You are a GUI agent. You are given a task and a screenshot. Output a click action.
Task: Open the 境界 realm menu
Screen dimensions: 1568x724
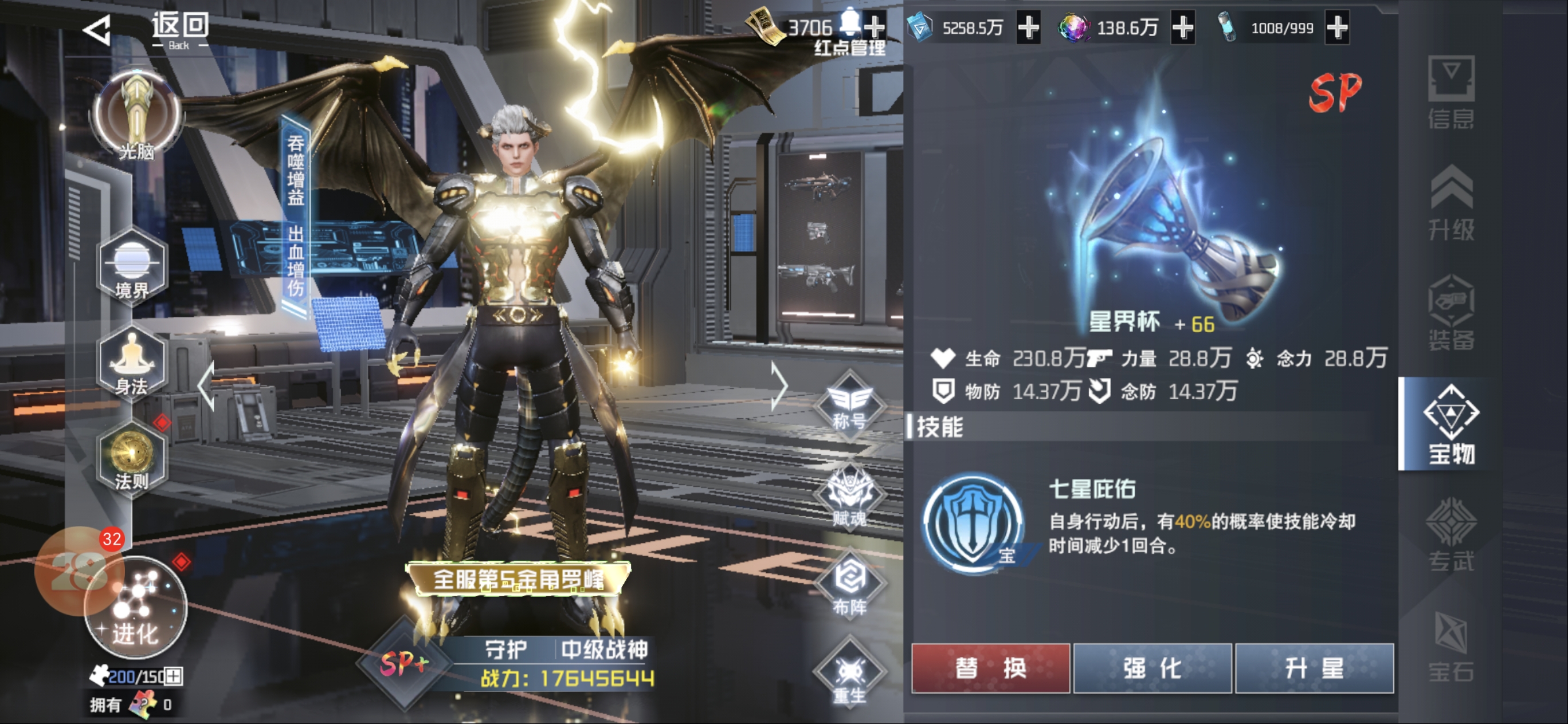[131, 266]
